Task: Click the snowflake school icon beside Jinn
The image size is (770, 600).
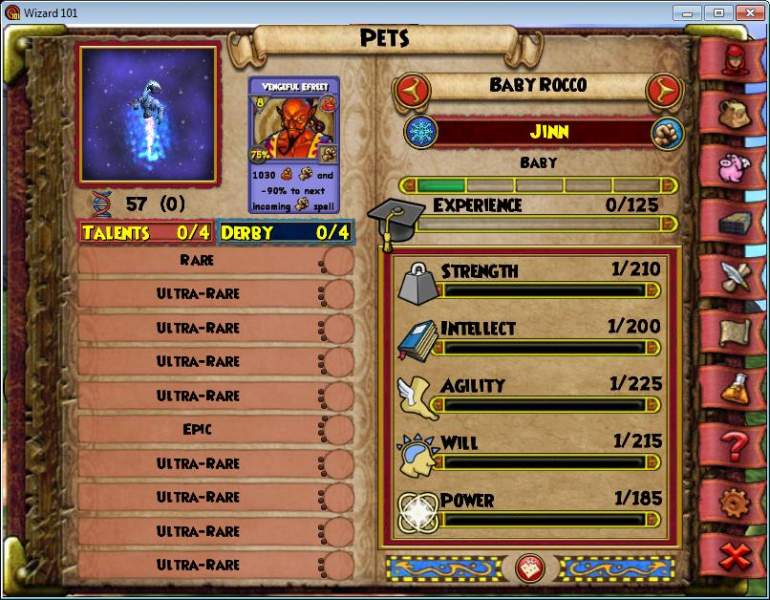Action: [x=418, y=131]
